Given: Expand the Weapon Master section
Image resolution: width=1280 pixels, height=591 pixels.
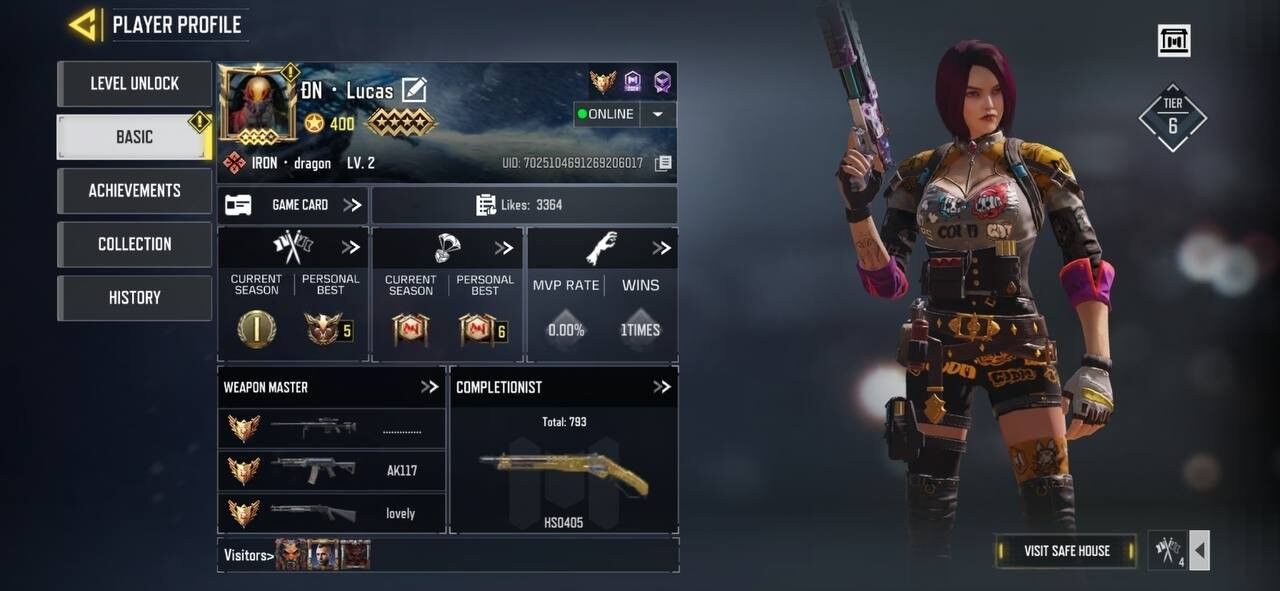Looking at the screenshot, I should [429, 387].
